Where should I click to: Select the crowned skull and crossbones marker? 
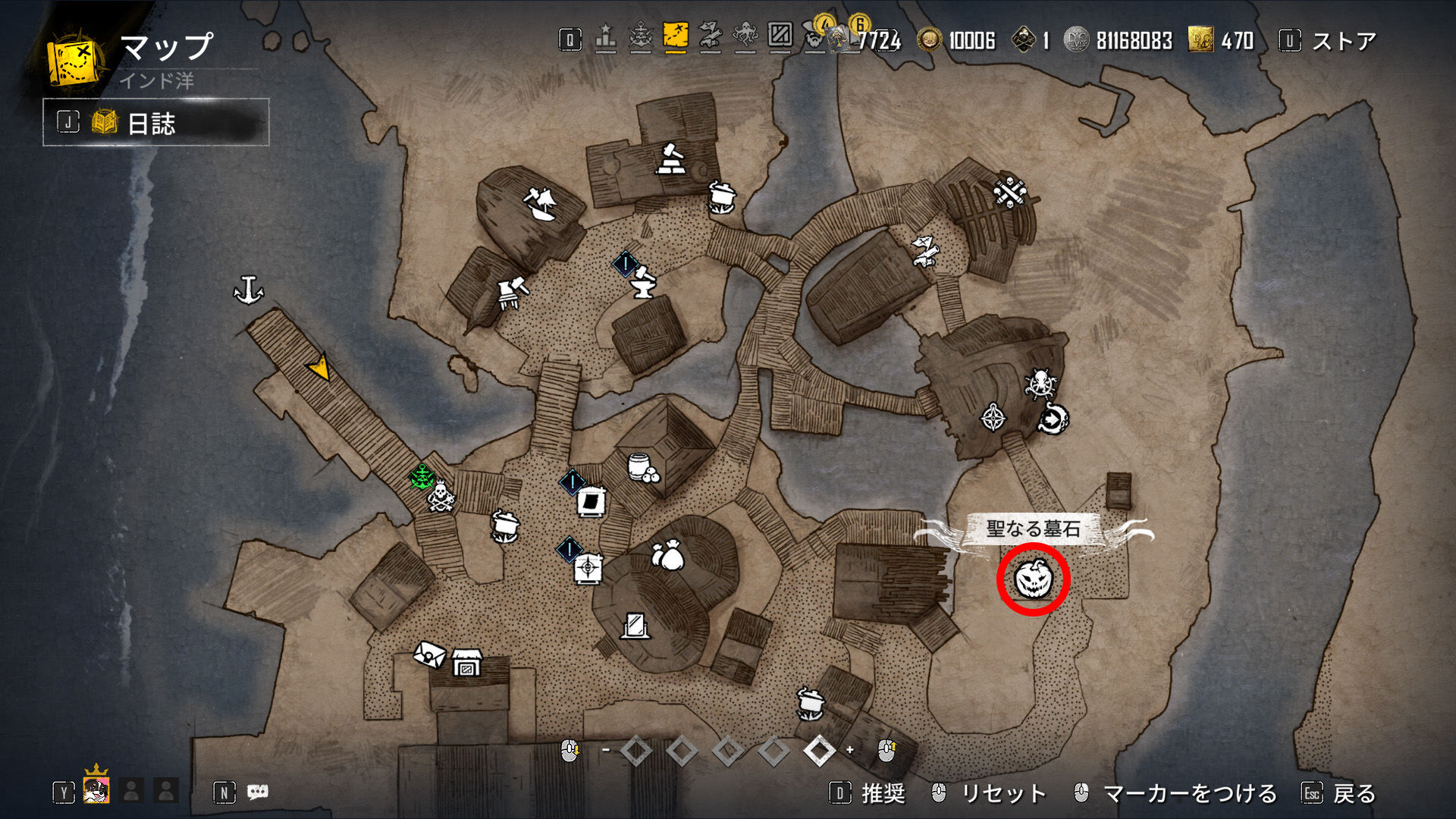coord(441,497)
